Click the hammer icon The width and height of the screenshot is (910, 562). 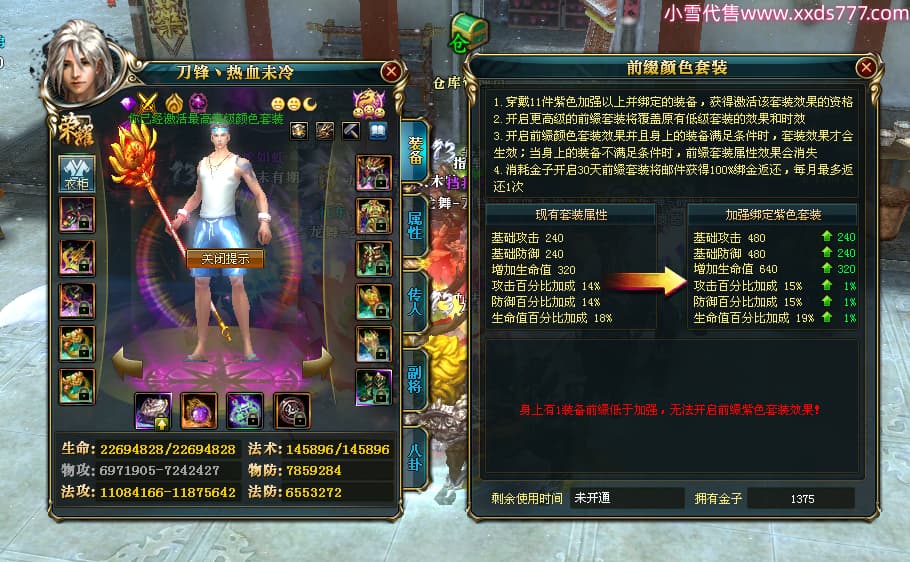point(351,130)
